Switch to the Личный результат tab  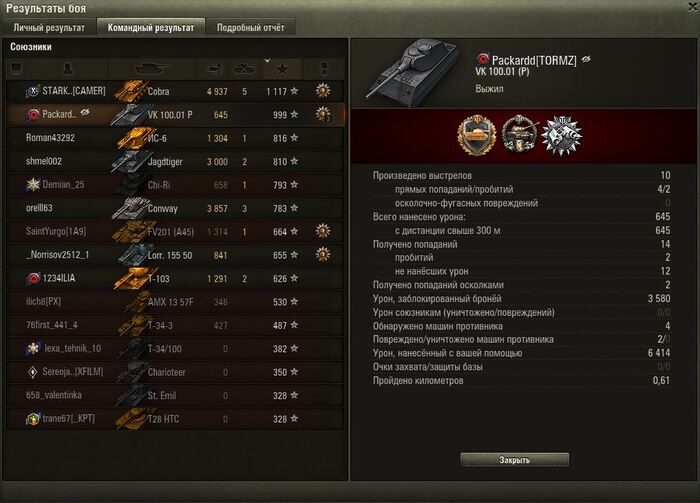(x=50, y=28)
